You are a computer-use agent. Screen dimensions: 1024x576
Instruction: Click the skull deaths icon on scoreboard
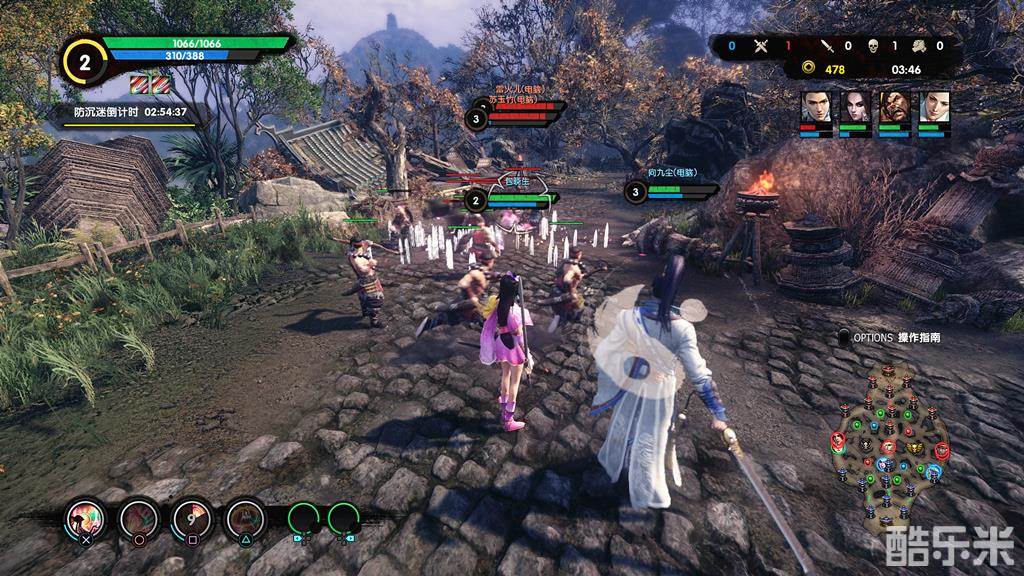coord(872,46)
